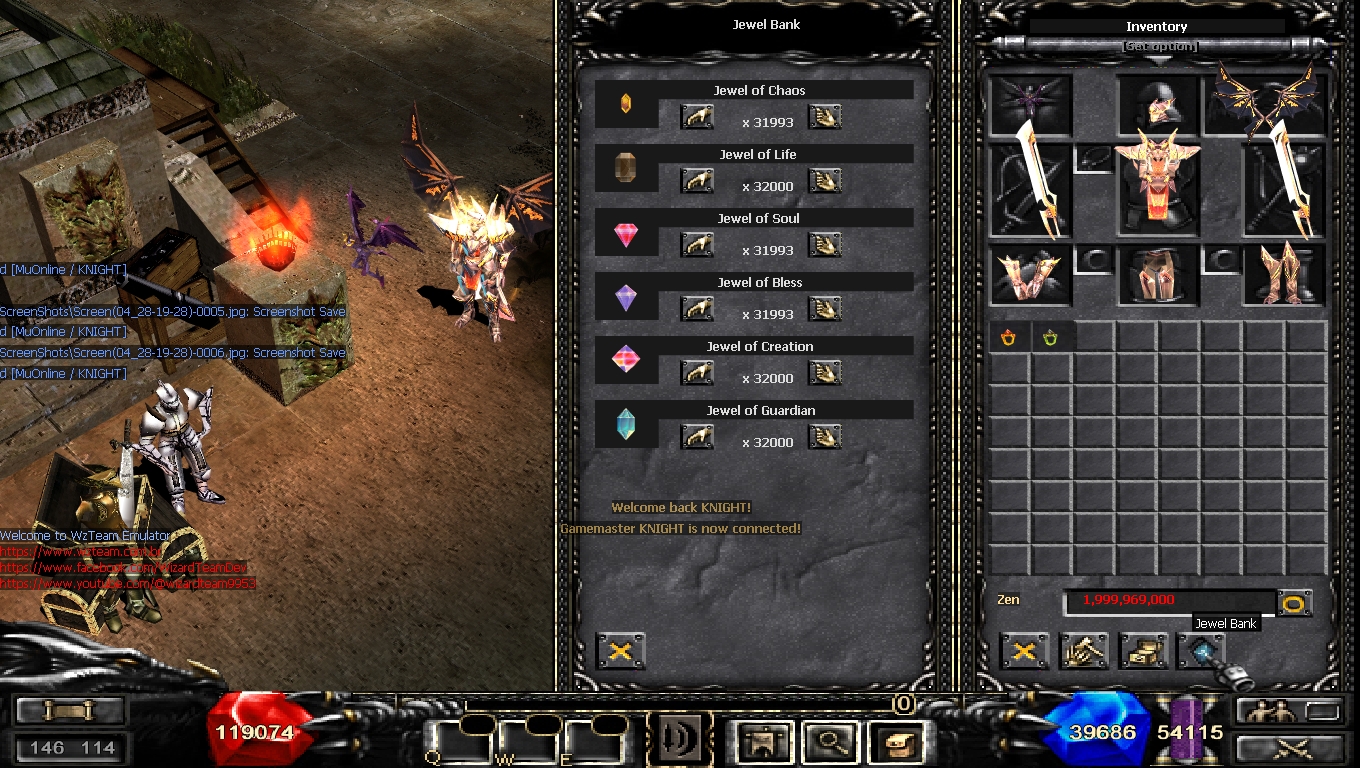Open the treasure chest button in Inventory
This screenshot has width=1360, height=768.
1143,652
